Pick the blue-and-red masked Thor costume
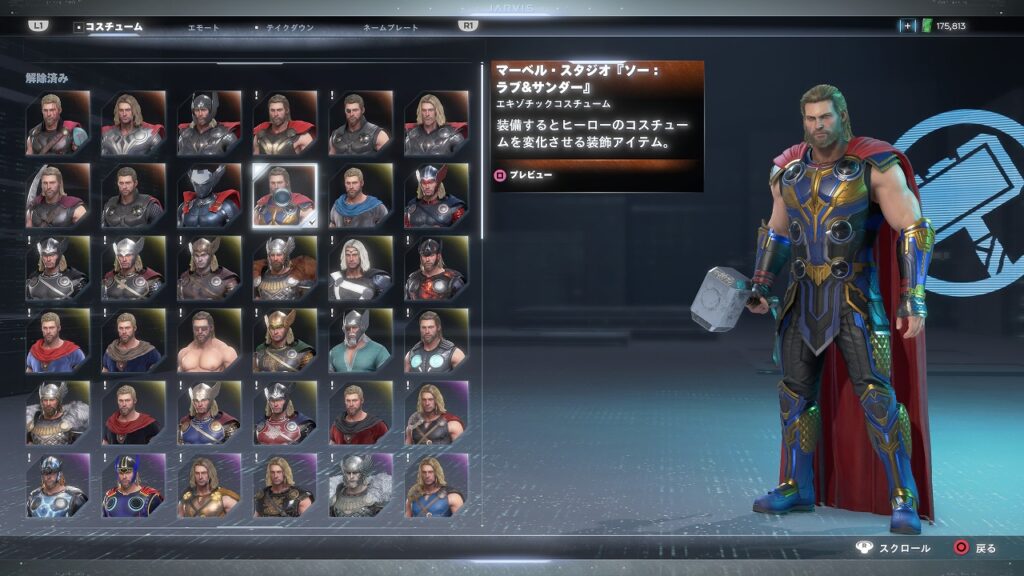This screenshot has height=576, width=1024. (x=133, y=487)
